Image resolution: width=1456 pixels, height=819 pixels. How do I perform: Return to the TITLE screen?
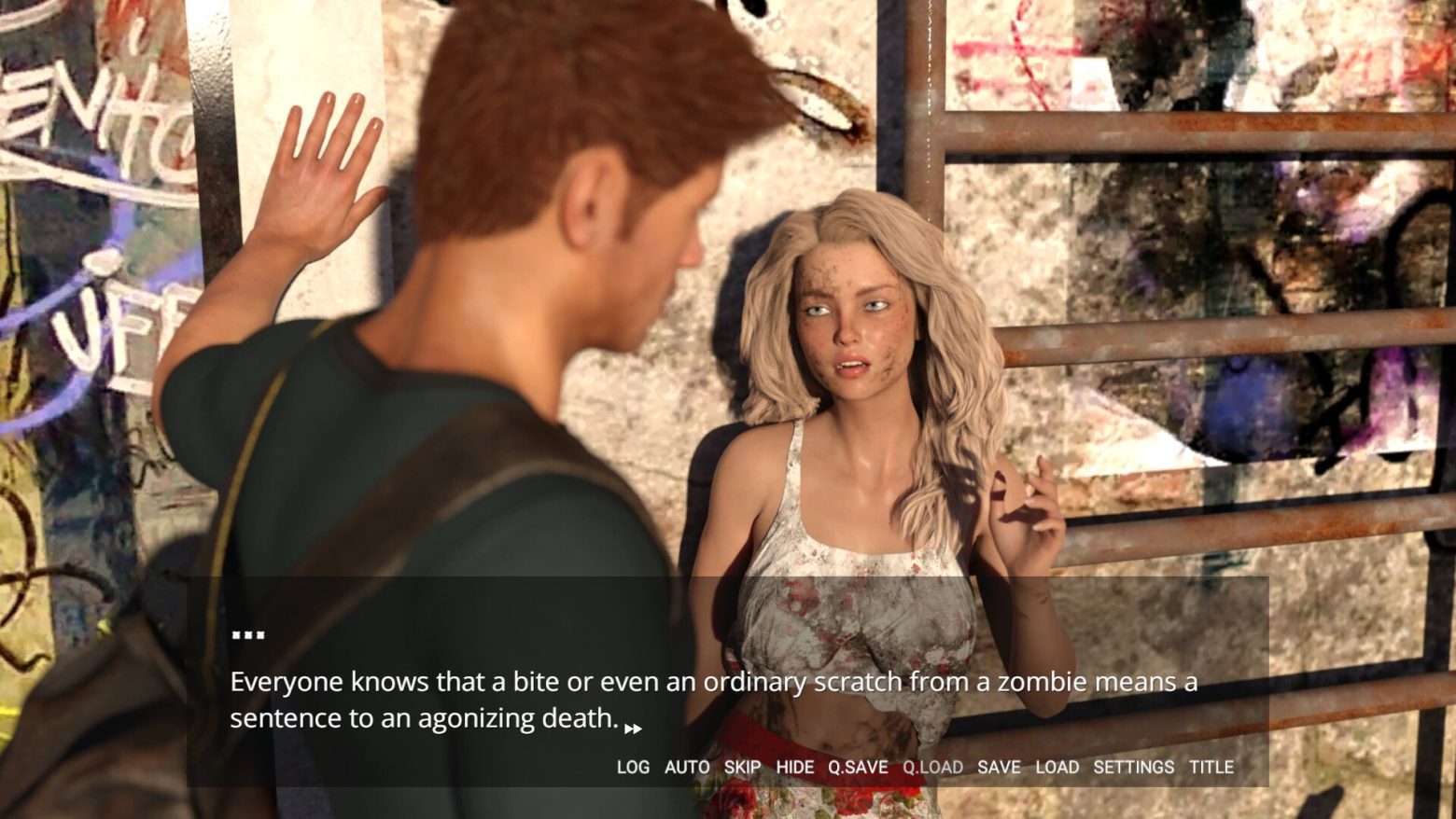[x=1211, y=767]
